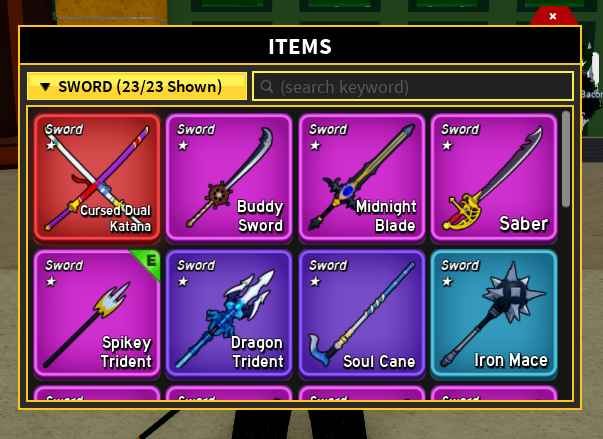Viewport: 603px width, 439px height.
Task: Select the Cursed Dual Katana
Action: [x=97, y=177]
